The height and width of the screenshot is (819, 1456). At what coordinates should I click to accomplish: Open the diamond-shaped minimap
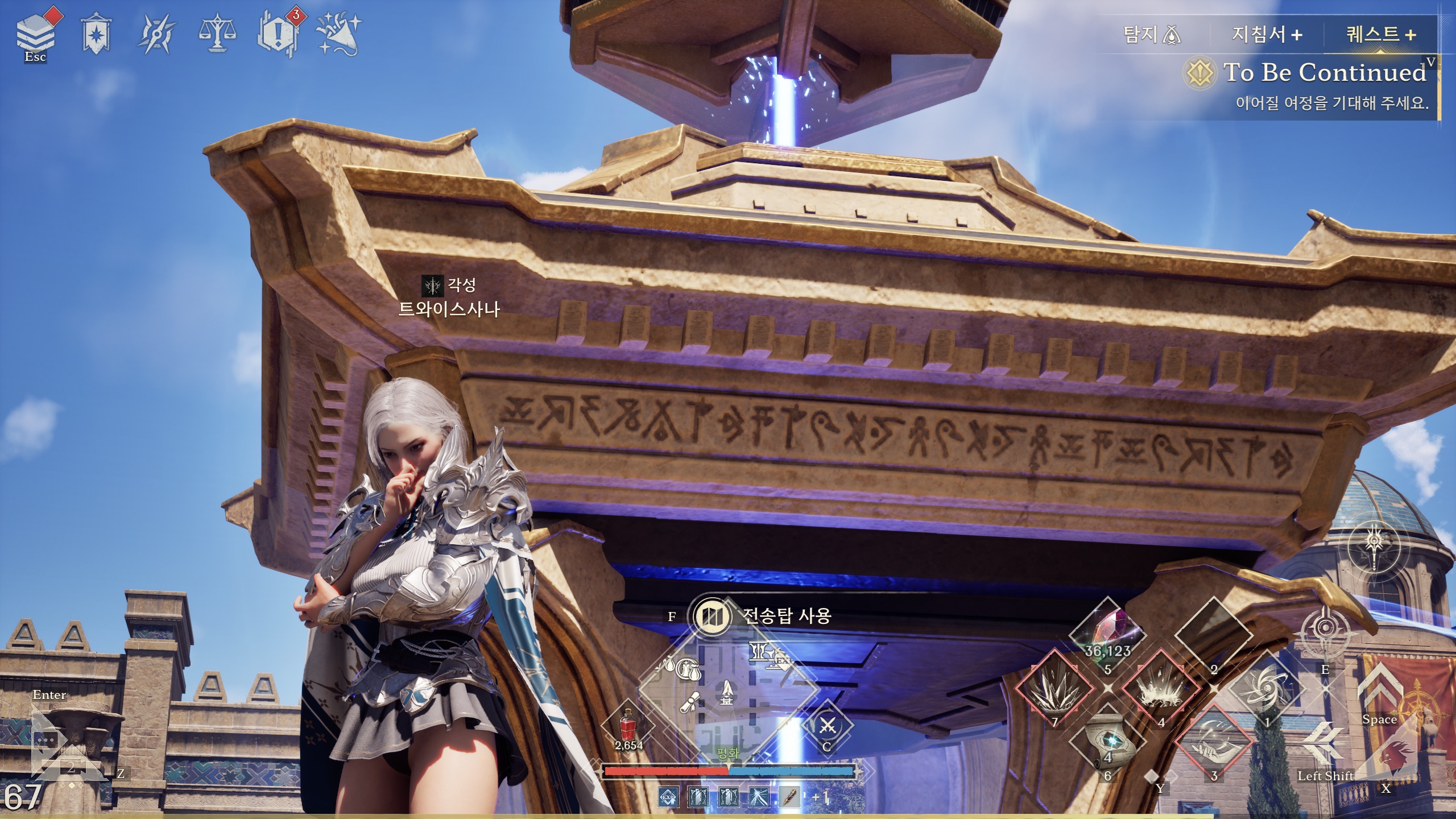click(x=727, y=689)
